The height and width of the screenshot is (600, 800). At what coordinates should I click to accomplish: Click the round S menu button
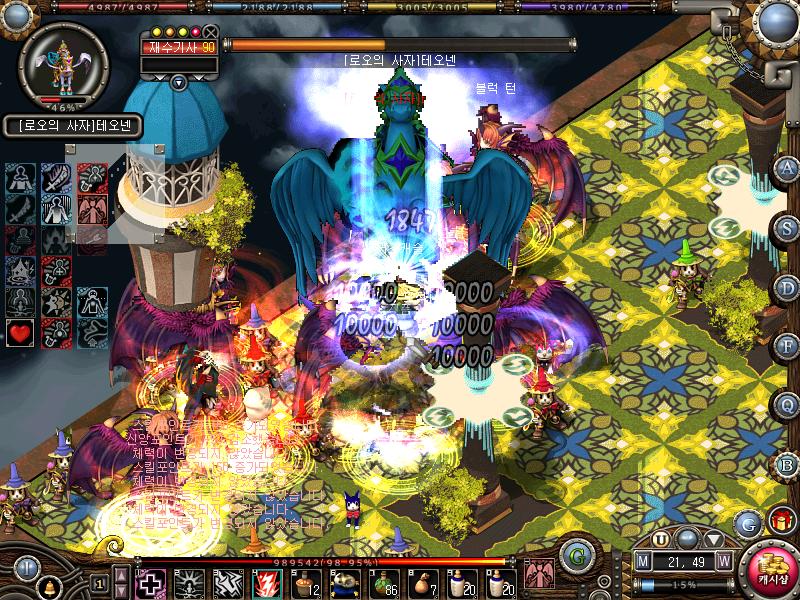pos(788,228)
